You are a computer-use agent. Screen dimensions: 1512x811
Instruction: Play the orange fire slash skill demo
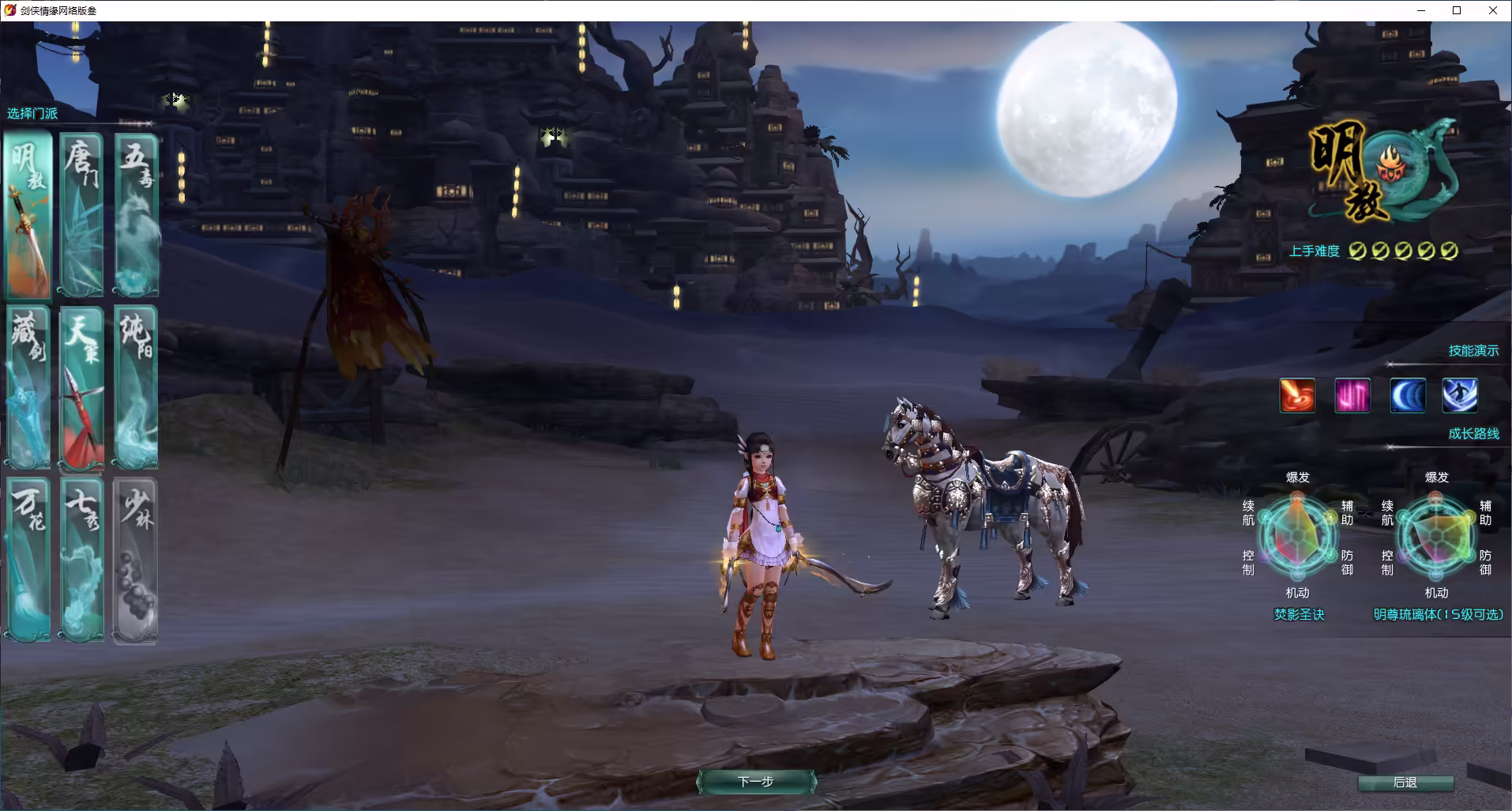(1297, 395)
